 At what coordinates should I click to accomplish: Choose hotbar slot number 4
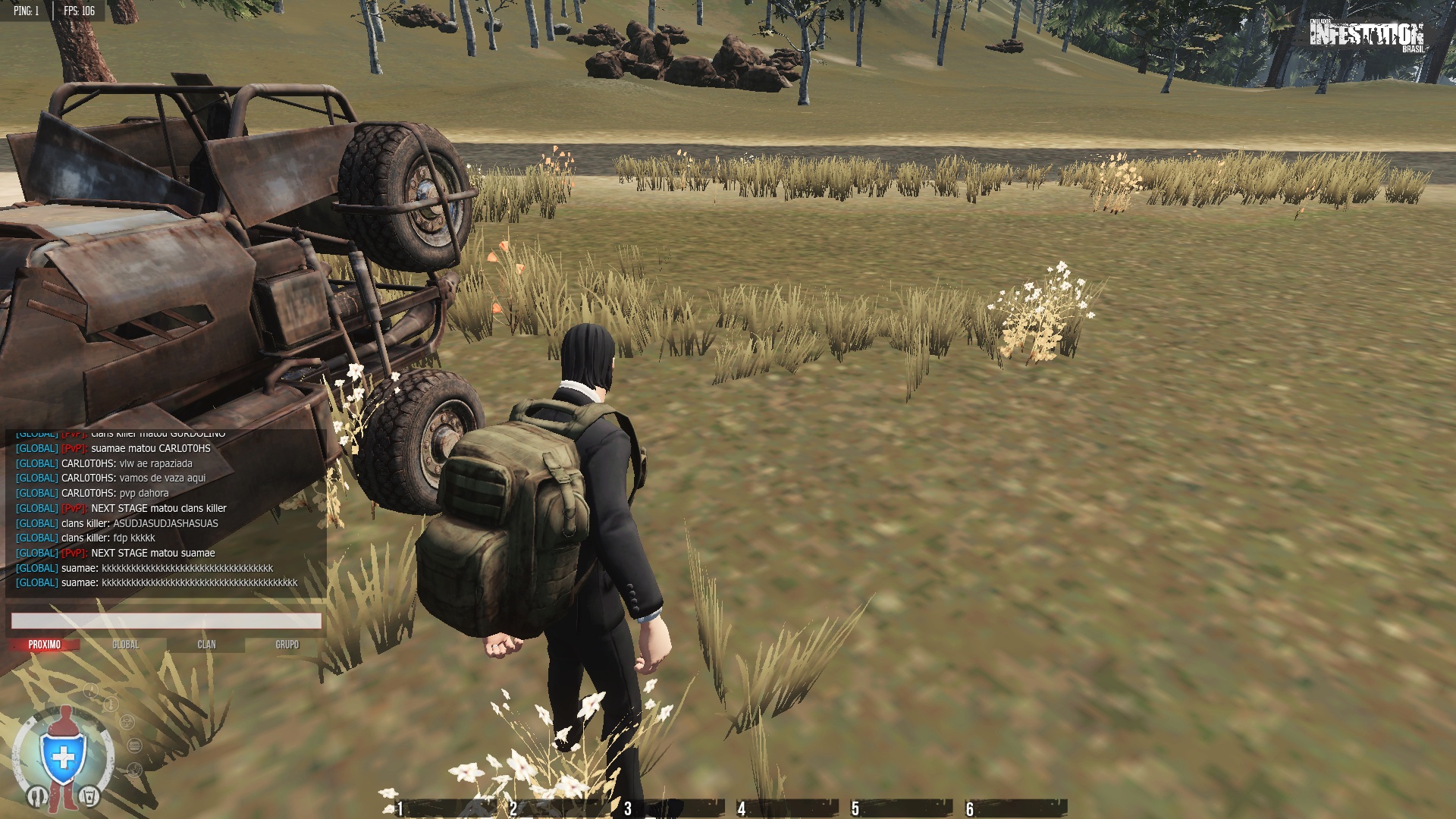[x=785, y=808]
